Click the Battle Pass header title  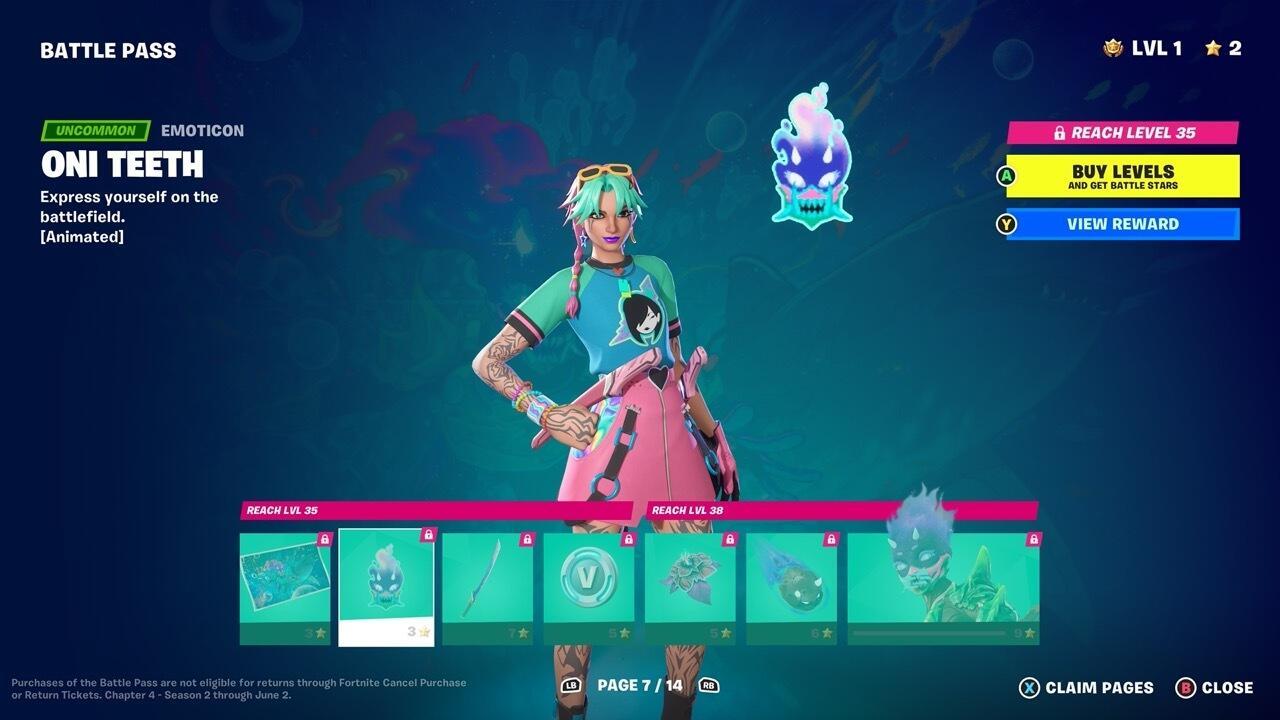click(x=108, y=49)
